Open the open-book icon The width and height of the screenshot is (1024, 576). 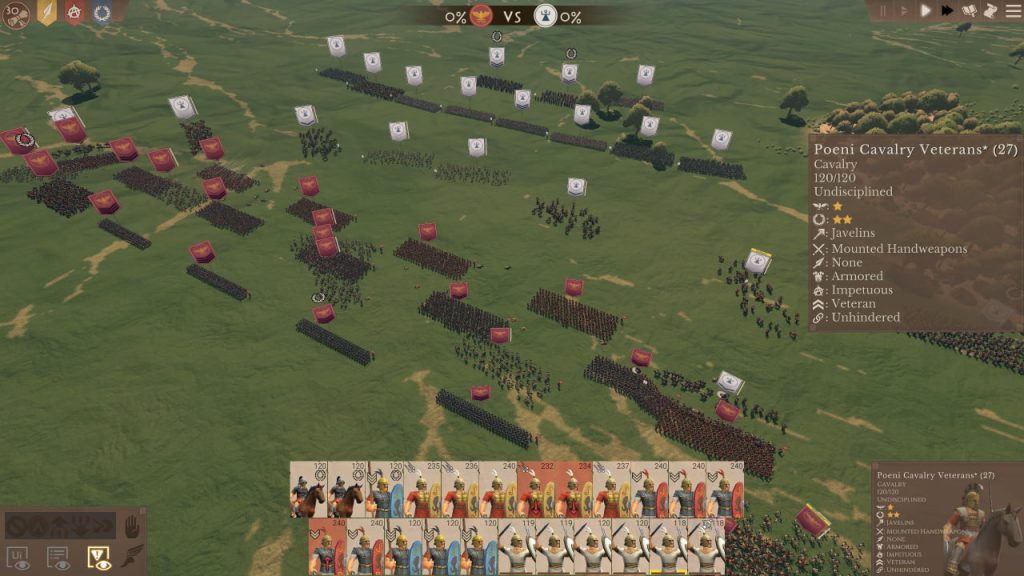(969, 11)
